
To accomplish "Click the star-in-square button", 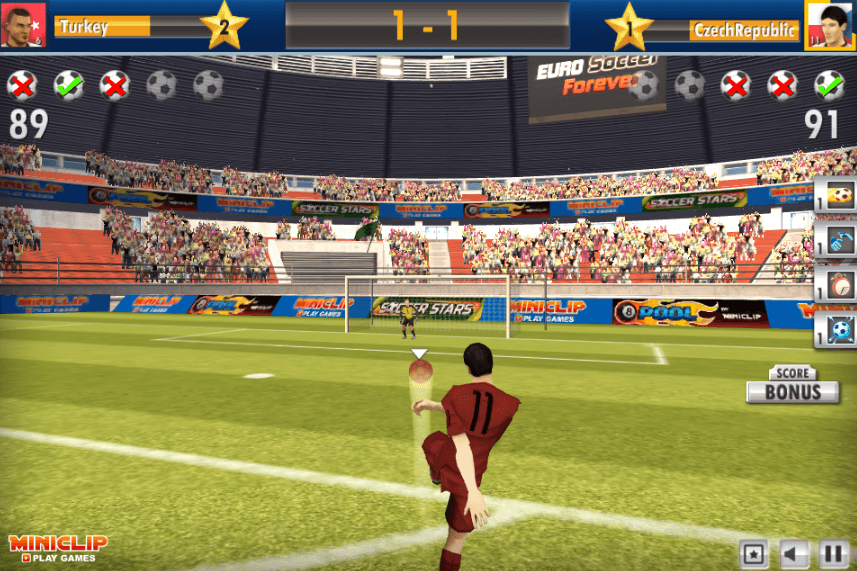I will point(754,553).
